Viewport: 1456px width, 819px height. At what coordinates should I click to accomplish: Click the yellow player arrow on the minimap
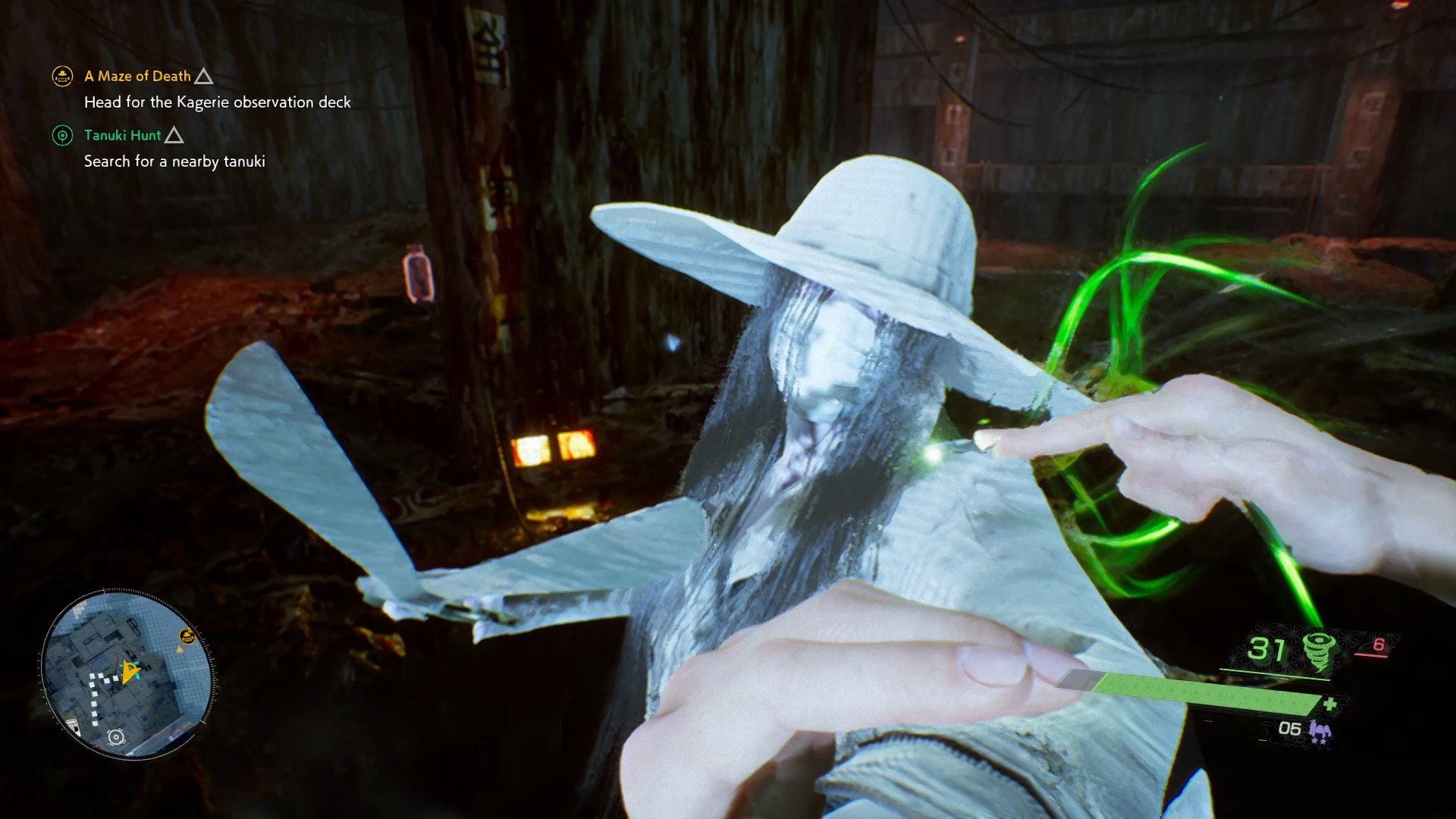[132, 670]
